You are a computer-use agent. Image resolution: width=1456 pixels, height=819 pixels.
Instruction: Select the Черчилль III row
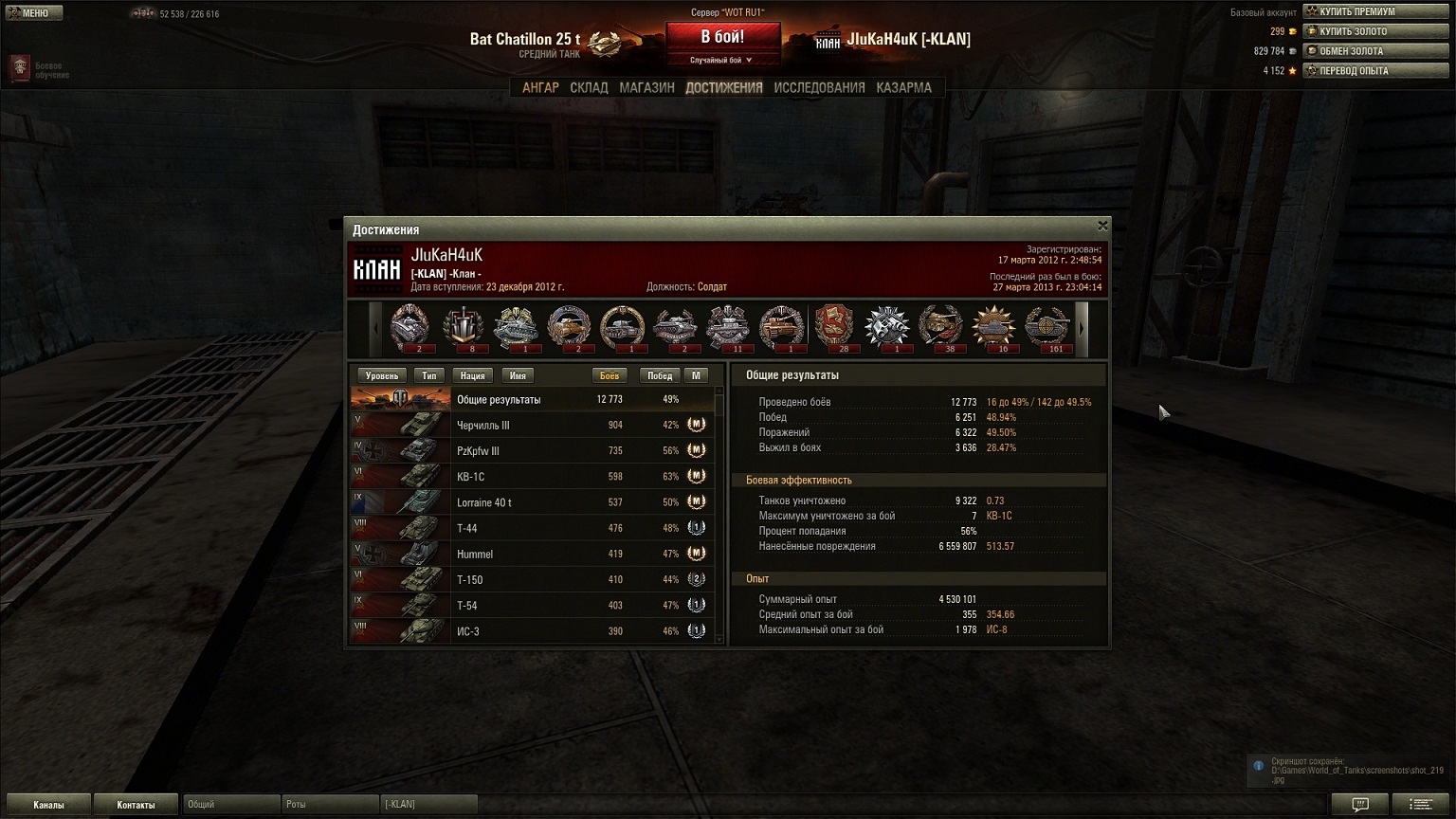click(x=531, y=425)
